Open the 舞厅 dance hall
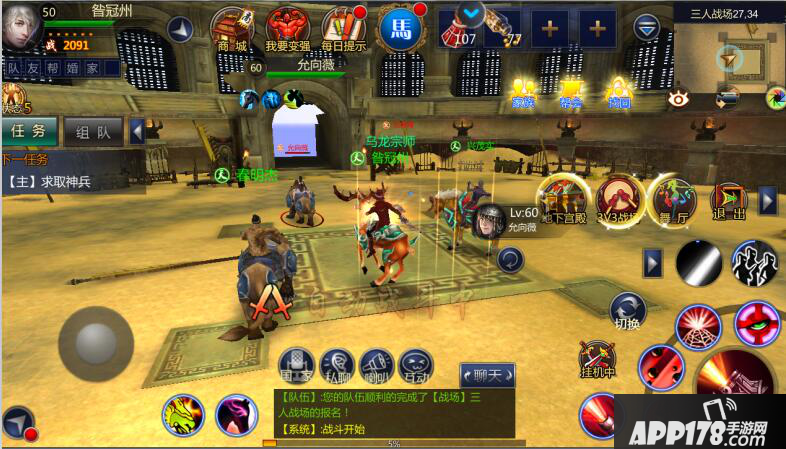786x449 pixels. [673, 197]
